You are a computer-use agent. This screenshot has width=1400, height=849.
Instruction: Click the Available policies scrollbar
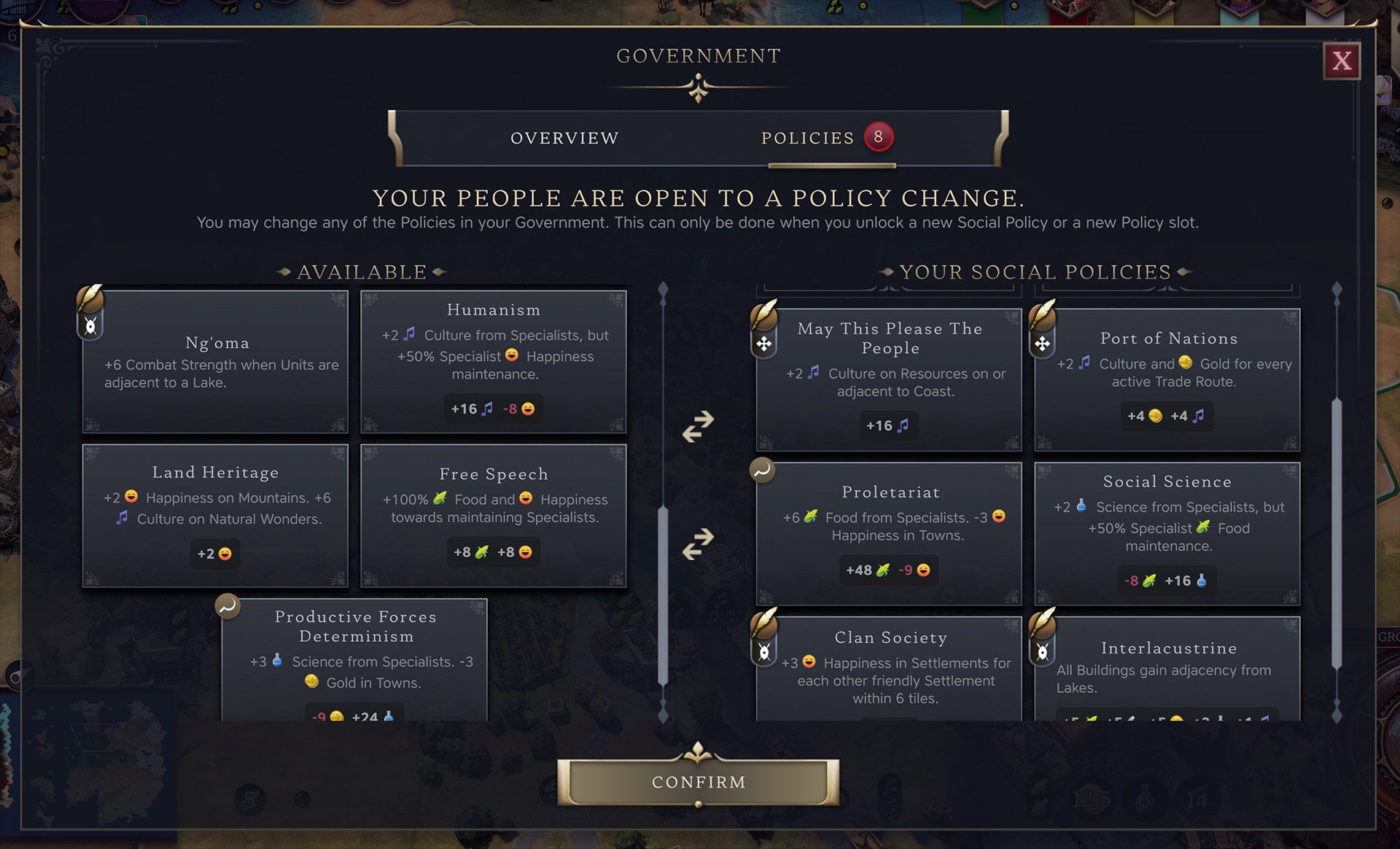click(663, 594)
